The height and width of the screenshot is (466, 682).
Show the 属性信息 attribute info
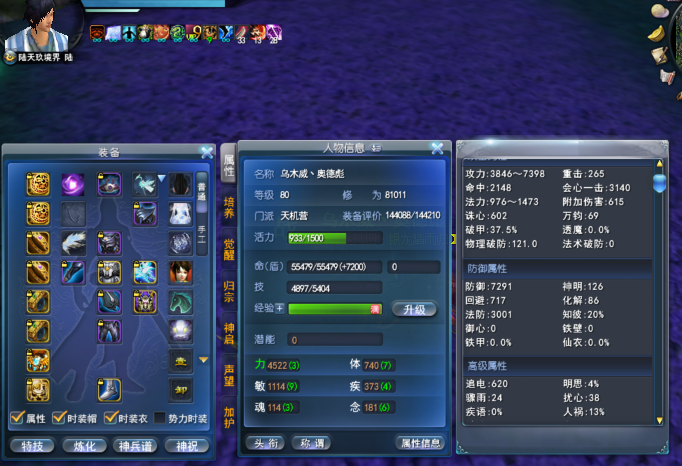pyautogui.click(x=420, y=442)
